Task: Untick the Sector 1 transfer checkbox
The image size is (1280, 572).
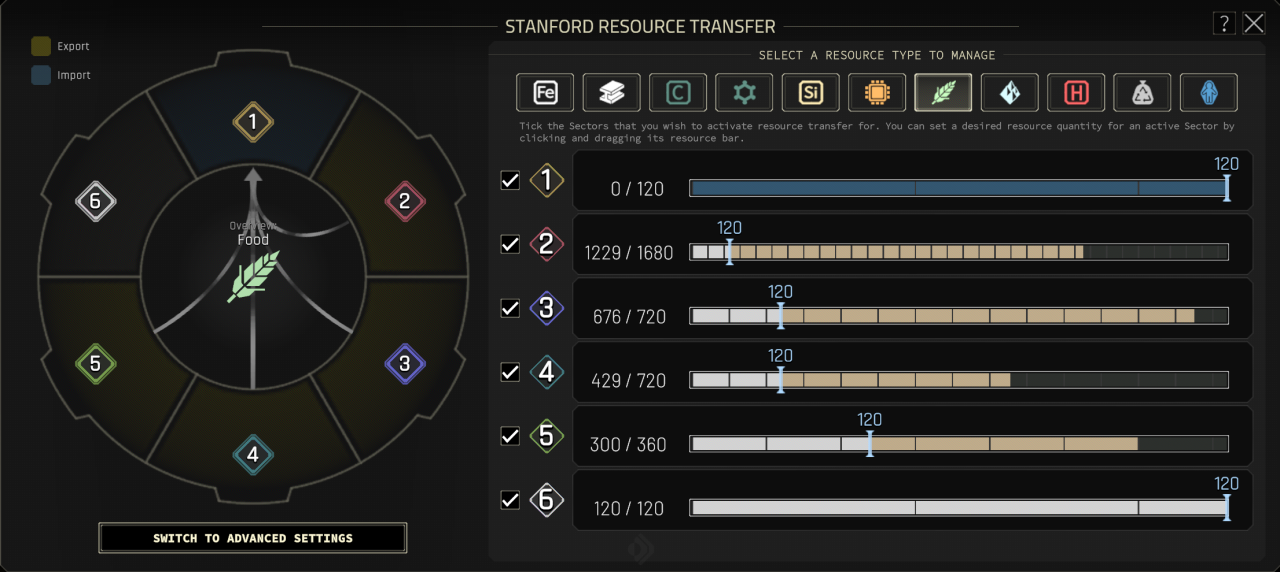Action: (x=510, y=181)
